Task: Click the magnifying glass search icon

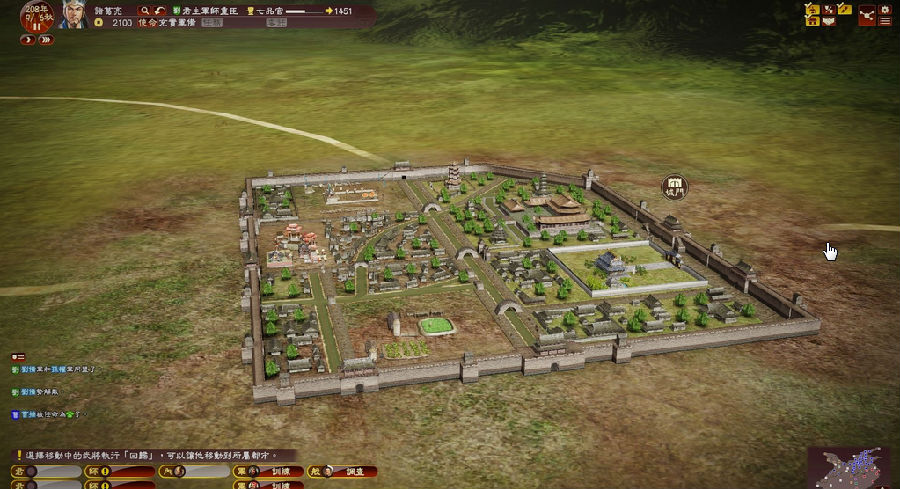Action: (x=143, y=10)
